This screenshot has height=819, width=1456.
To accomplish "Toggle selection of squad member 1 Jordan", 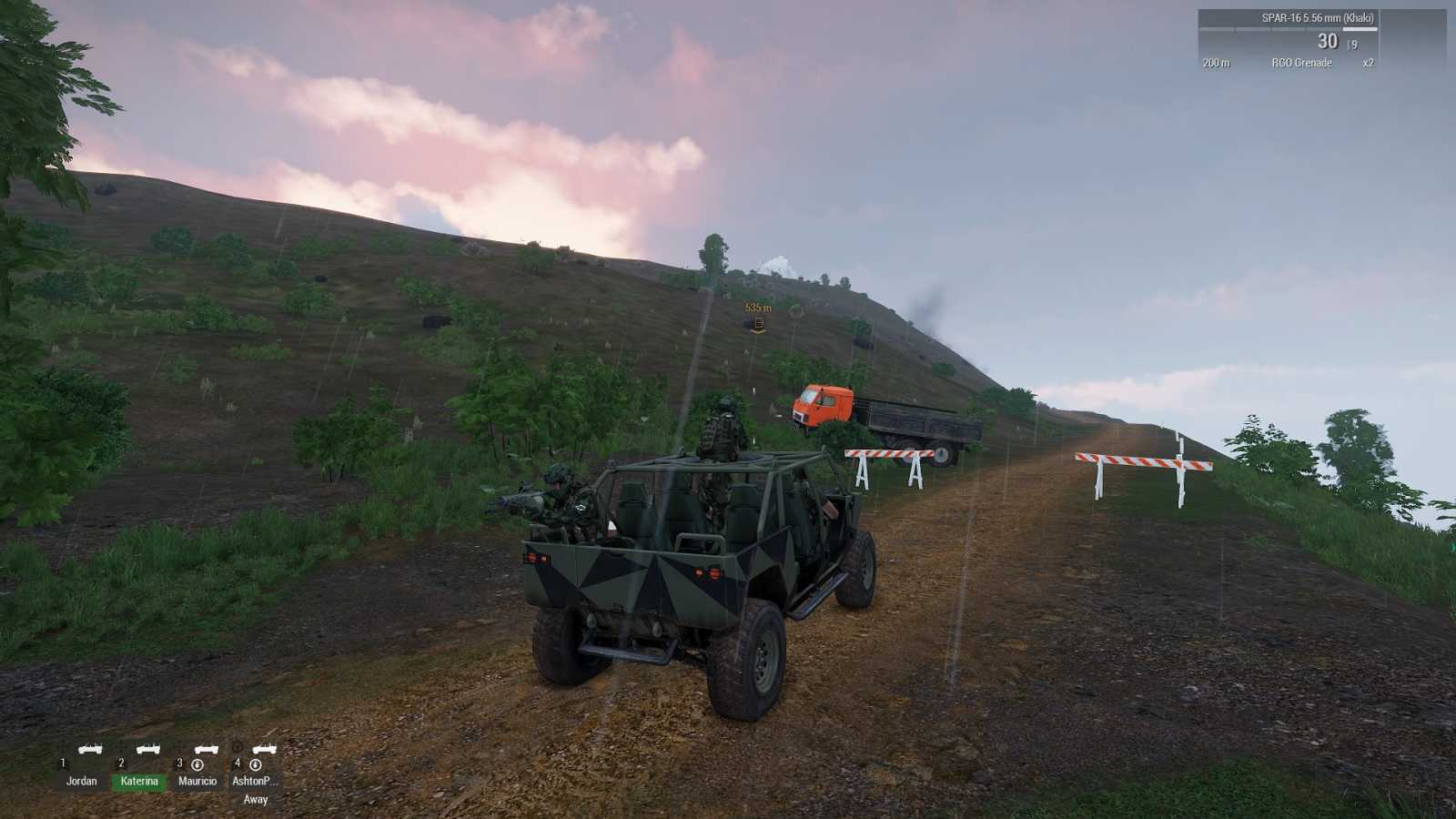I will tap(83, 780).
